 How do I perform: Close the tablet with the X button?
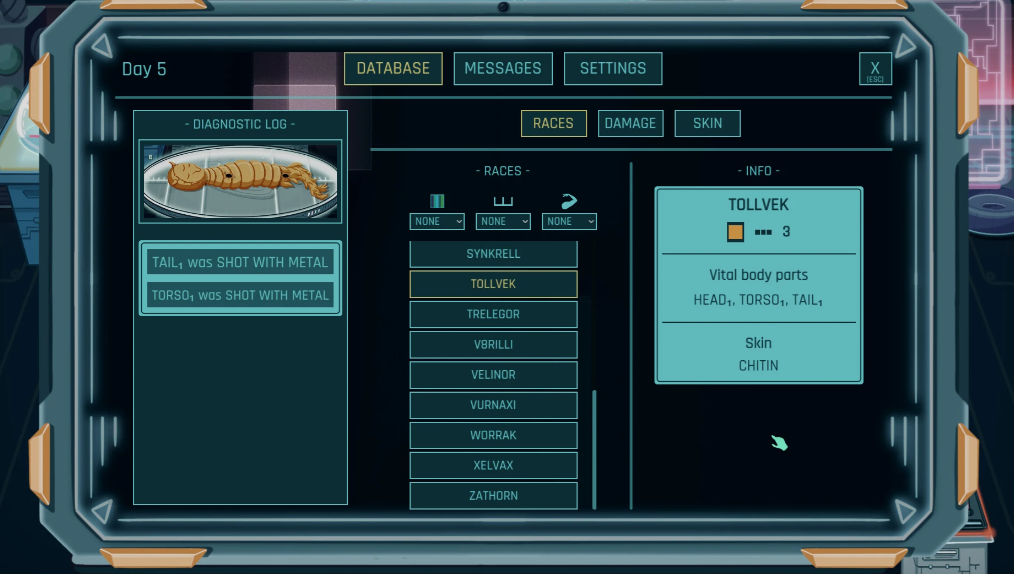coord(875,69)
